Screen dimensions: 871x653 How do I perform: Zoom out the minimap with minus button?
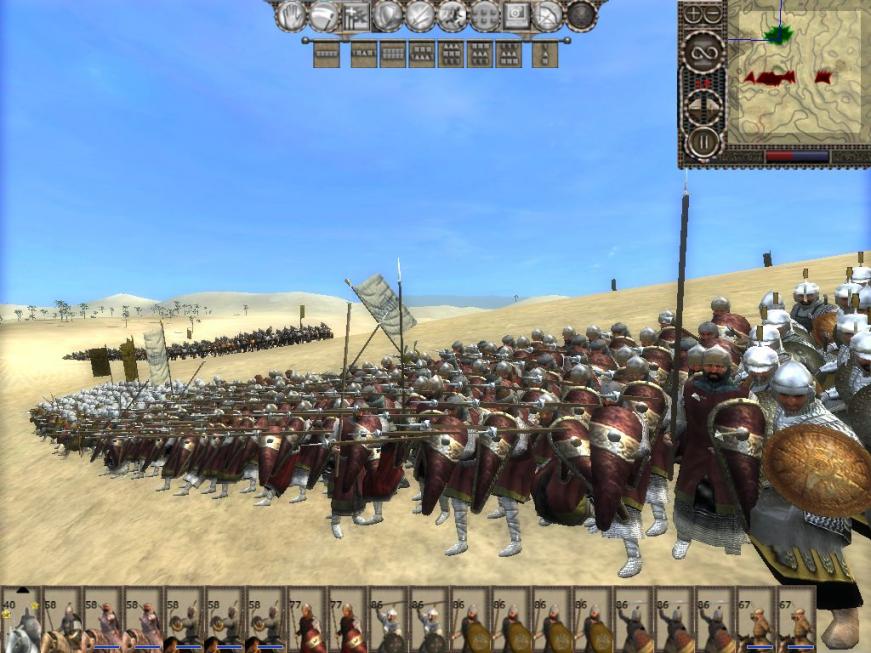(713, 14)
